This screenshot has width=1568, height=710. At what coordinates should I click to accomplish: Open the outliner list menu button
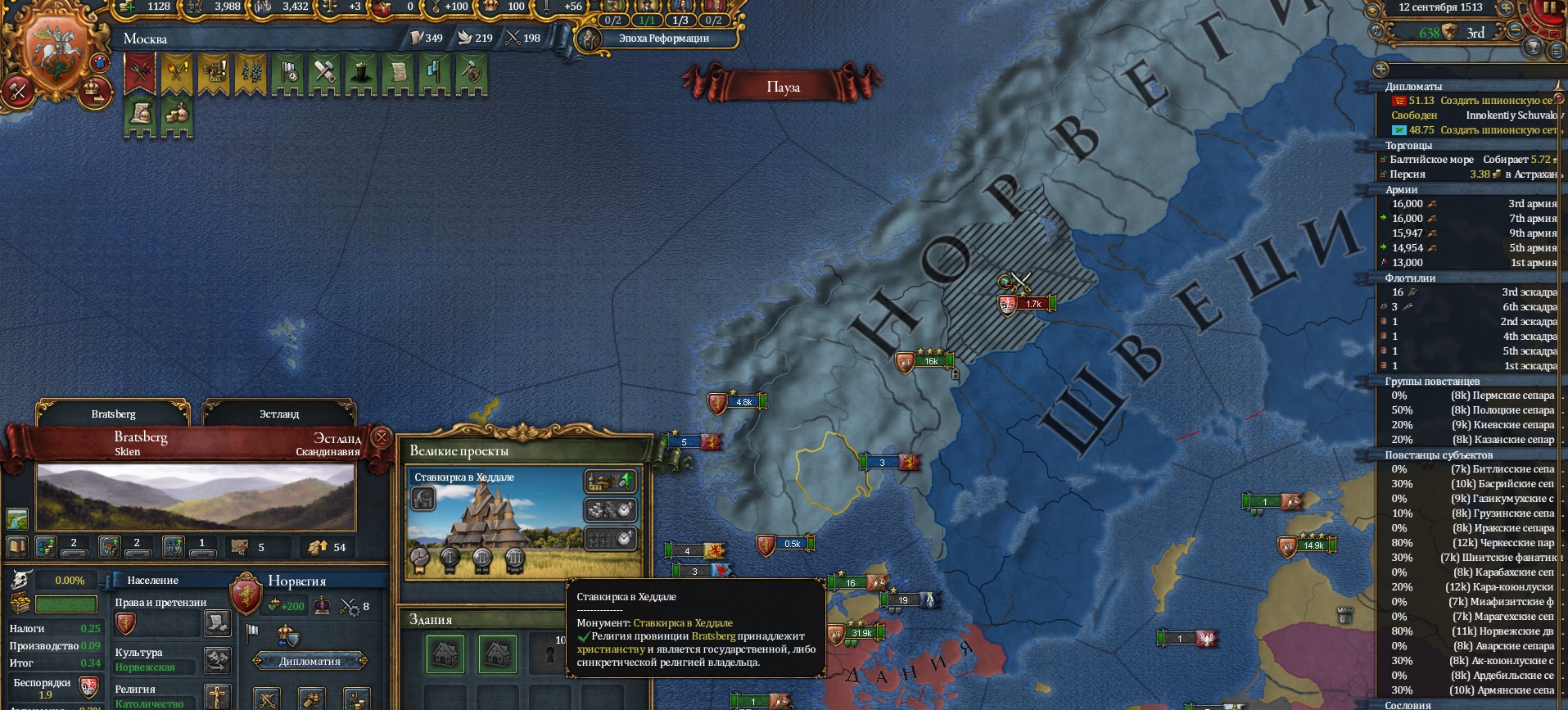point(1557,51)
